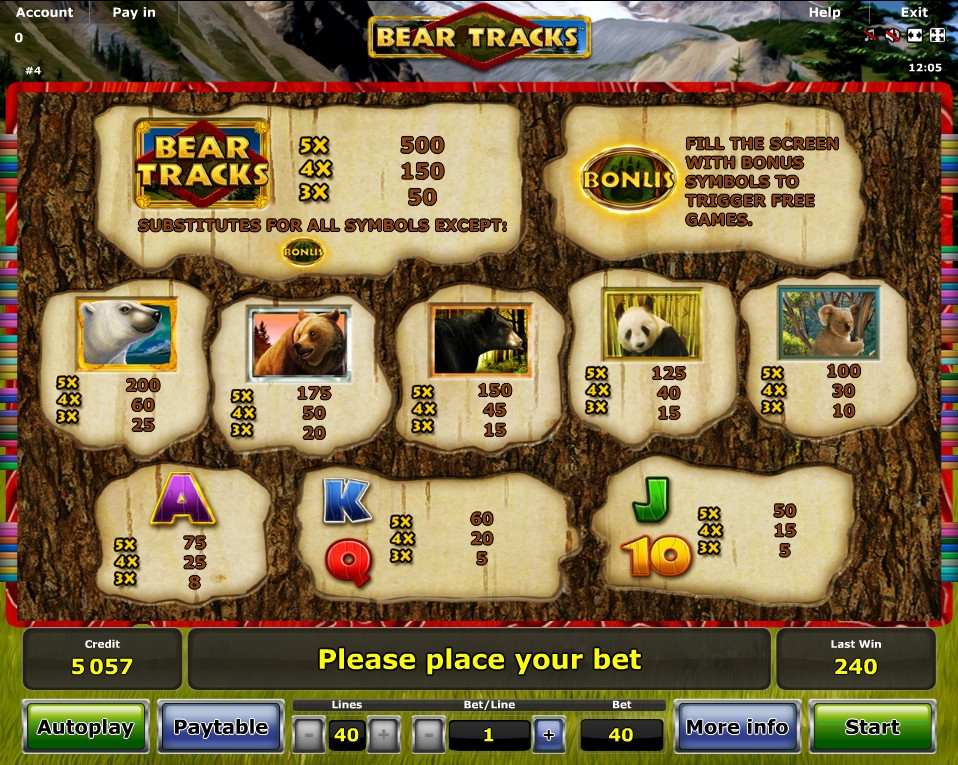Open the Help menu

[824, 12]
